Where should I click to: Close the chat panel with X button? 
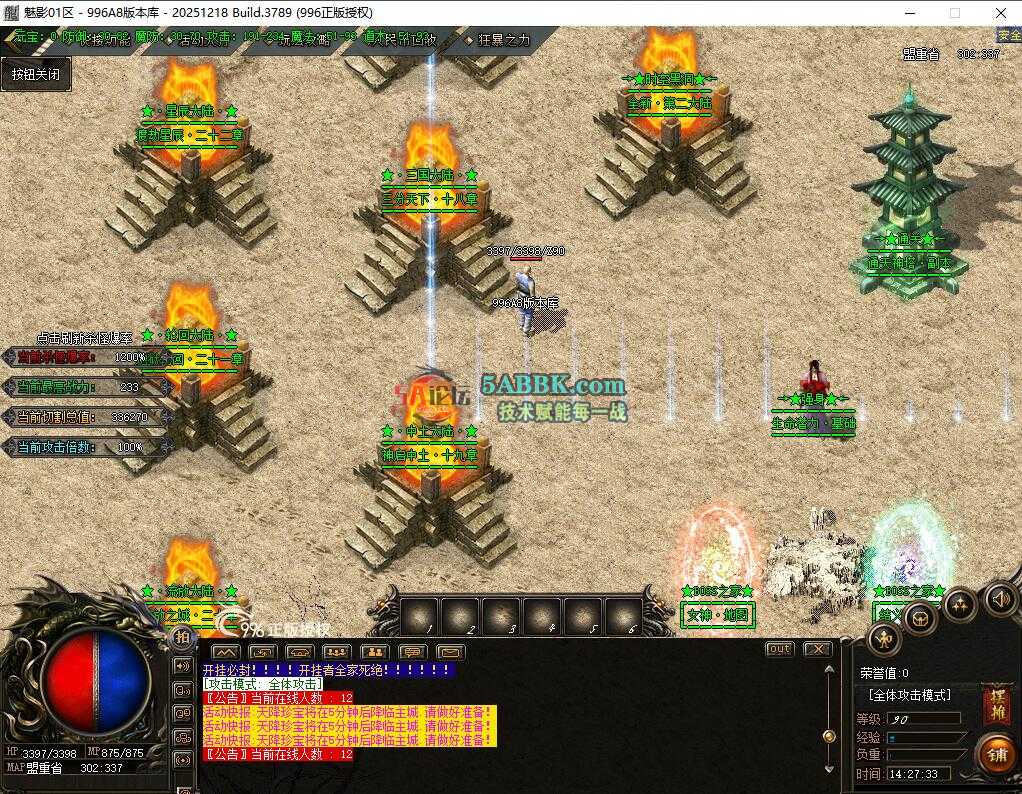click(817, 649)
